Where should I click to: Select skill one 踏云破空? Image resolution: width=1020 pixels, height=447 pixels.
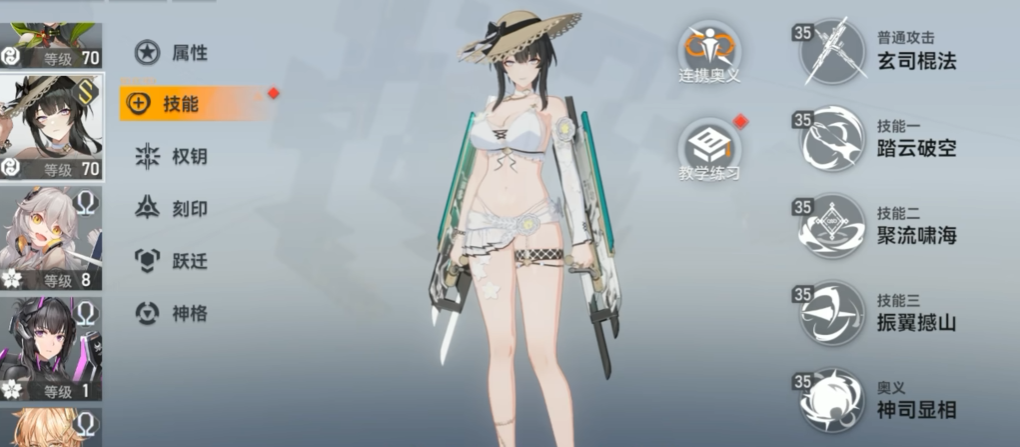point(832,140)
